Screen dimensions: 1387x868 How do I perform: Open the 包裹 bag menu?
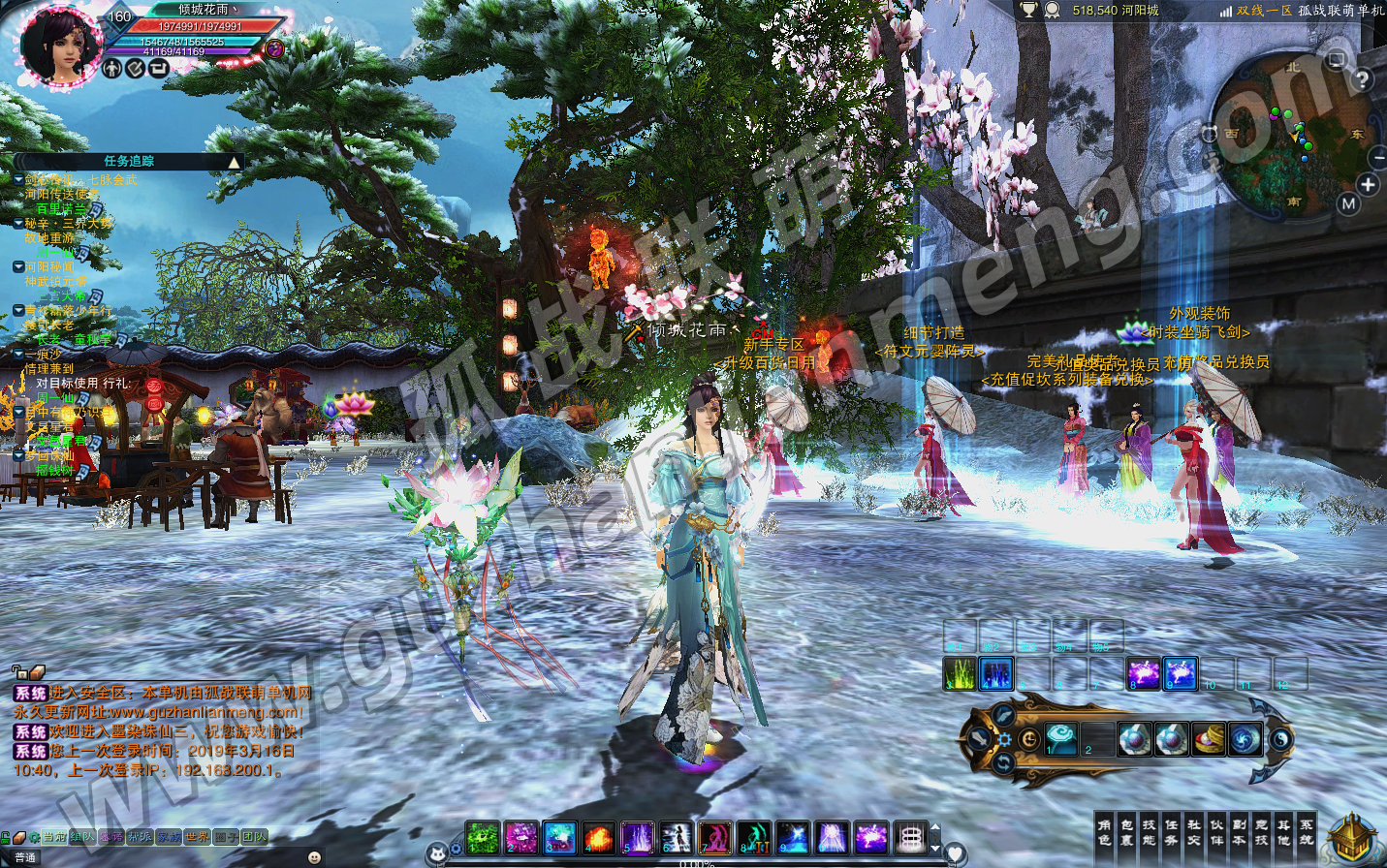click(x=1126, y=833)
